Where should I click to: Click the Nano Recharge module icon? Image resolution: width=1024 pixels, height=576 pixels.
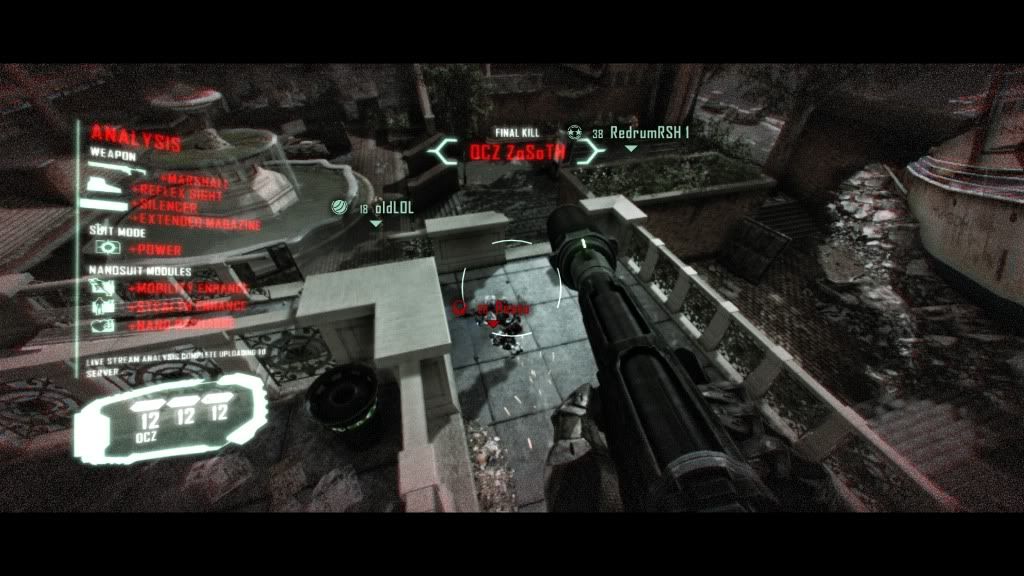tap(103, 325)
